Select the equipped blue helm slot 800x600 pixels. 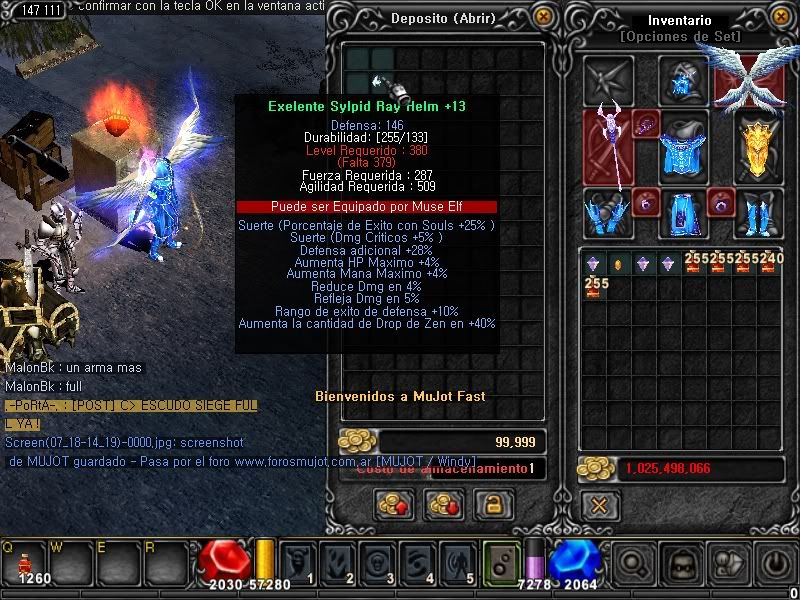(x=683, y=80)
